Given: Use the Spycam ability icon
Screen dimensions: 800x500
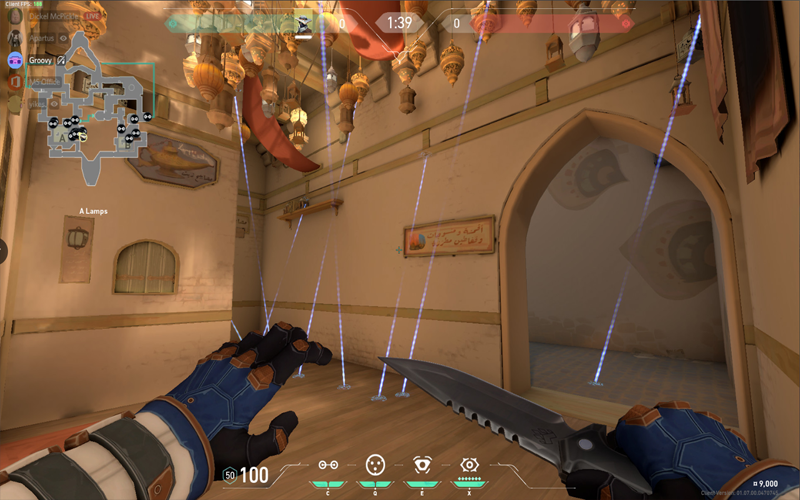Looking at the screenshot, I should point(422,465).
